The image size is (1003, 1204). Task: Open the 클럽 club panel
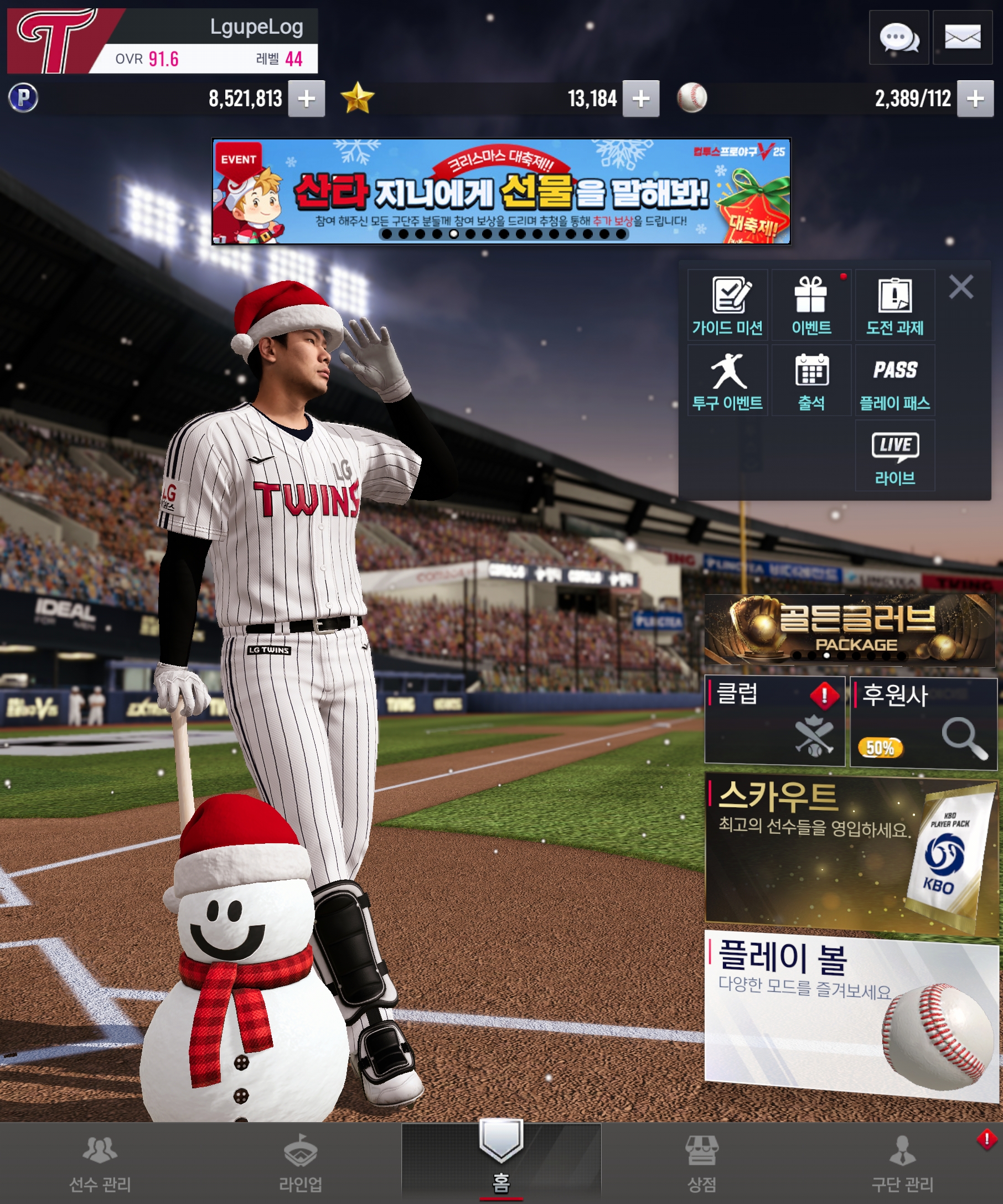(774, 720)
